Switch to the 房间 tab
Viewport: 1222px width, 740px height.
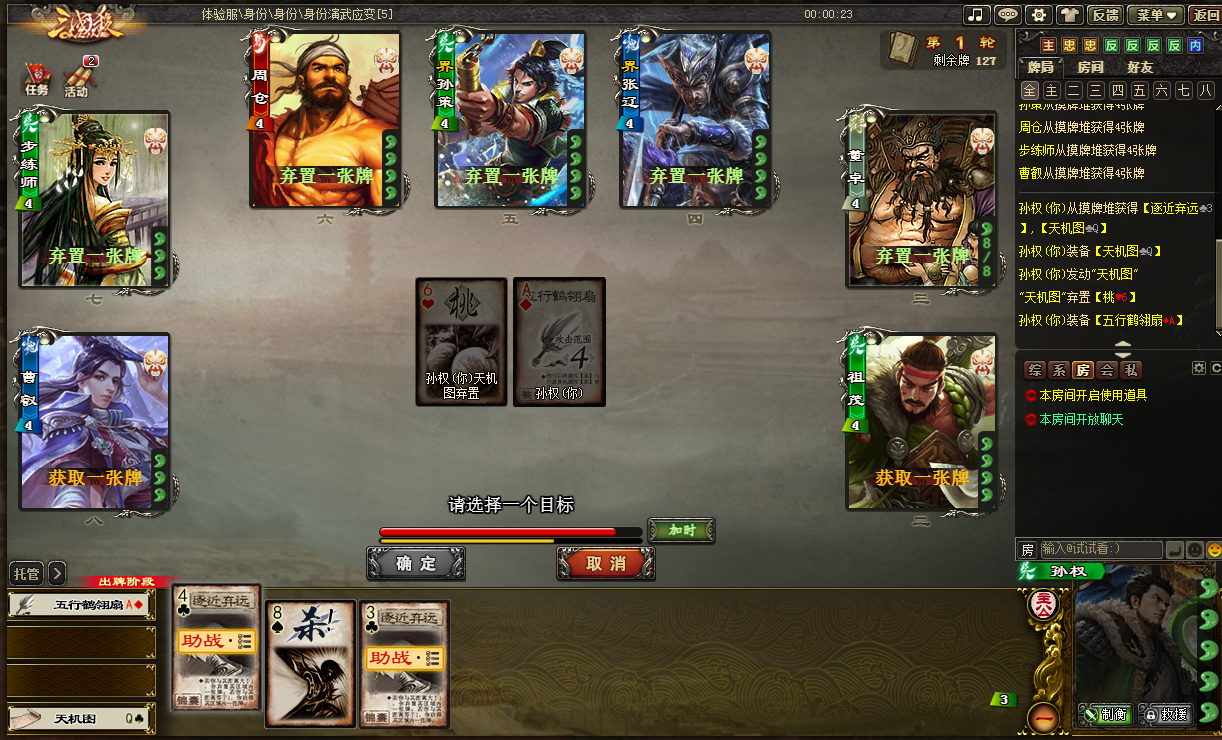coord(1090,67)
